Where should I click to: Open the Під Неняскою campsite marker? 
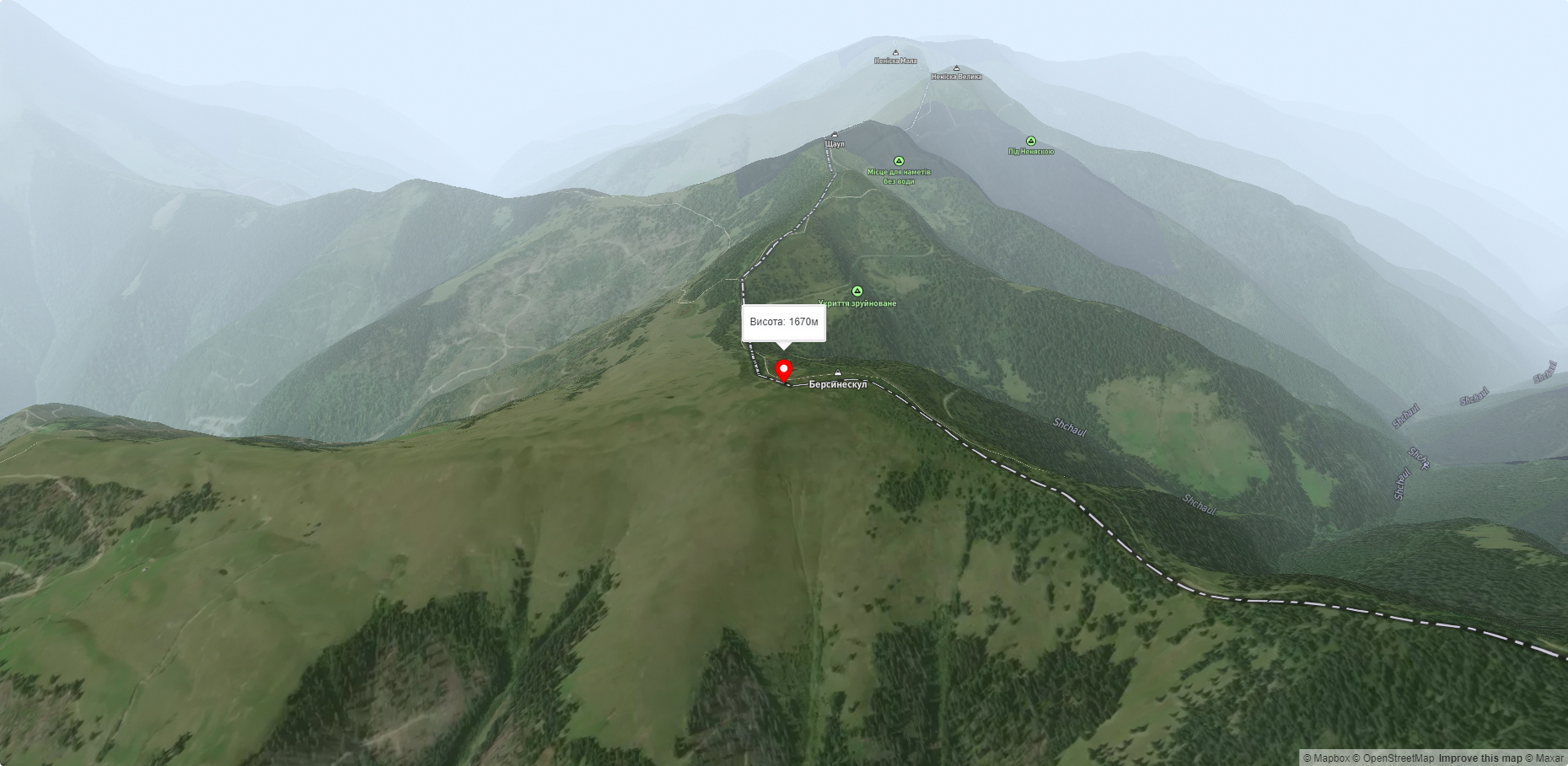1030,142
